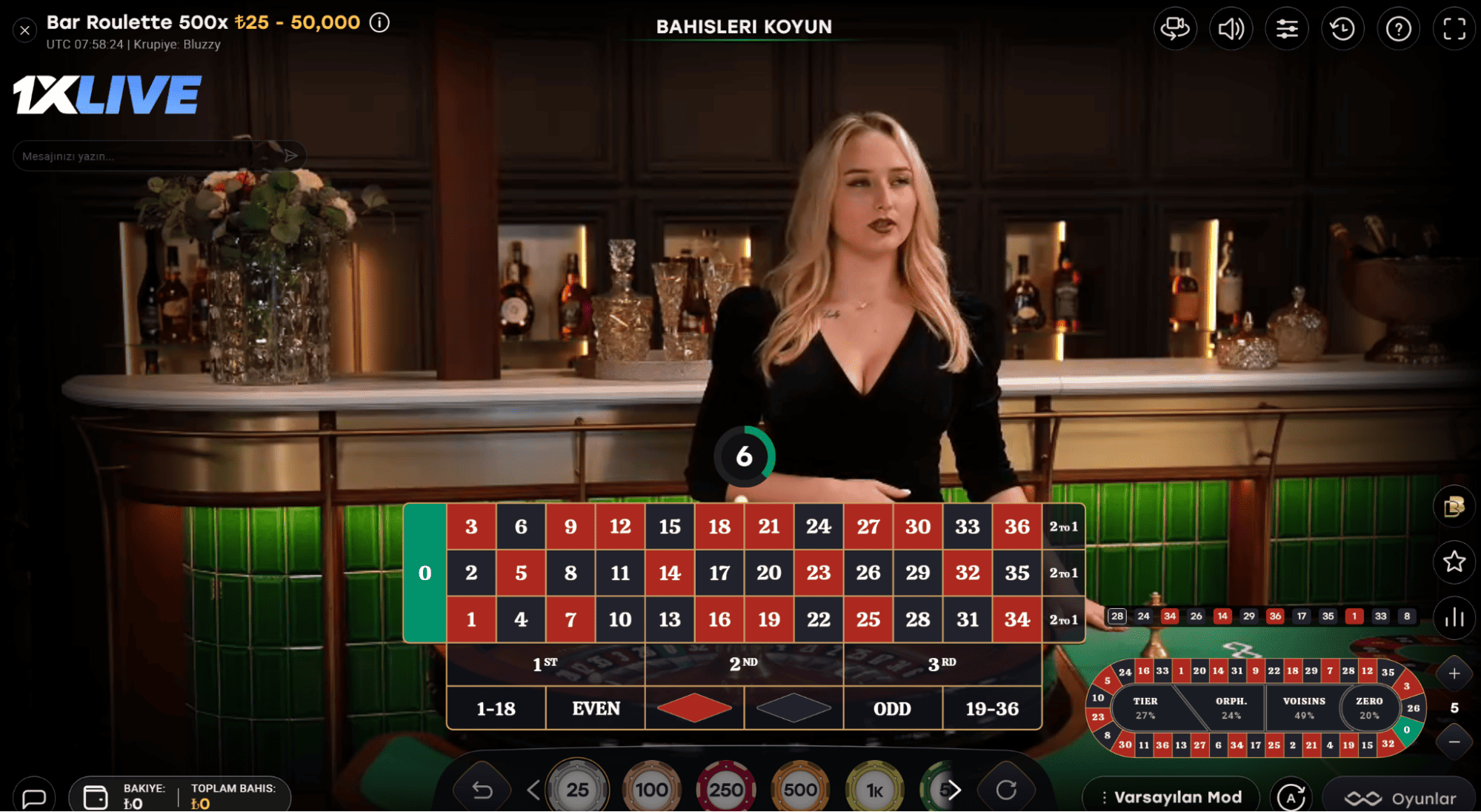Image resolution: width=1481 pixels, height=812 pixels.
Task: Open the gold bonus B panel
Action: click(1454, 507)
